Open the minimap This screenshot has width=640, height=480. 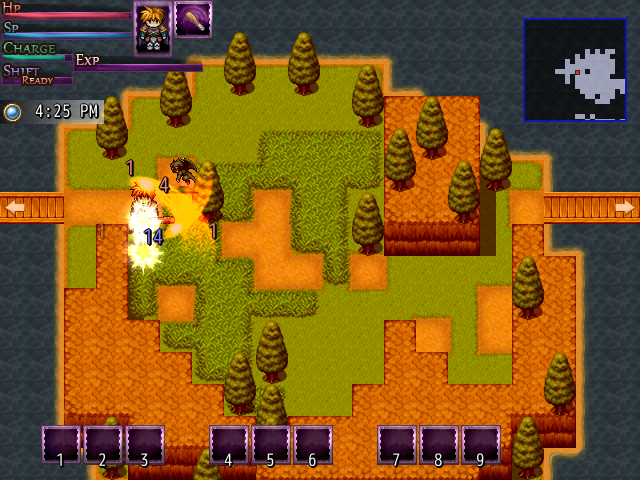(575, 70)
